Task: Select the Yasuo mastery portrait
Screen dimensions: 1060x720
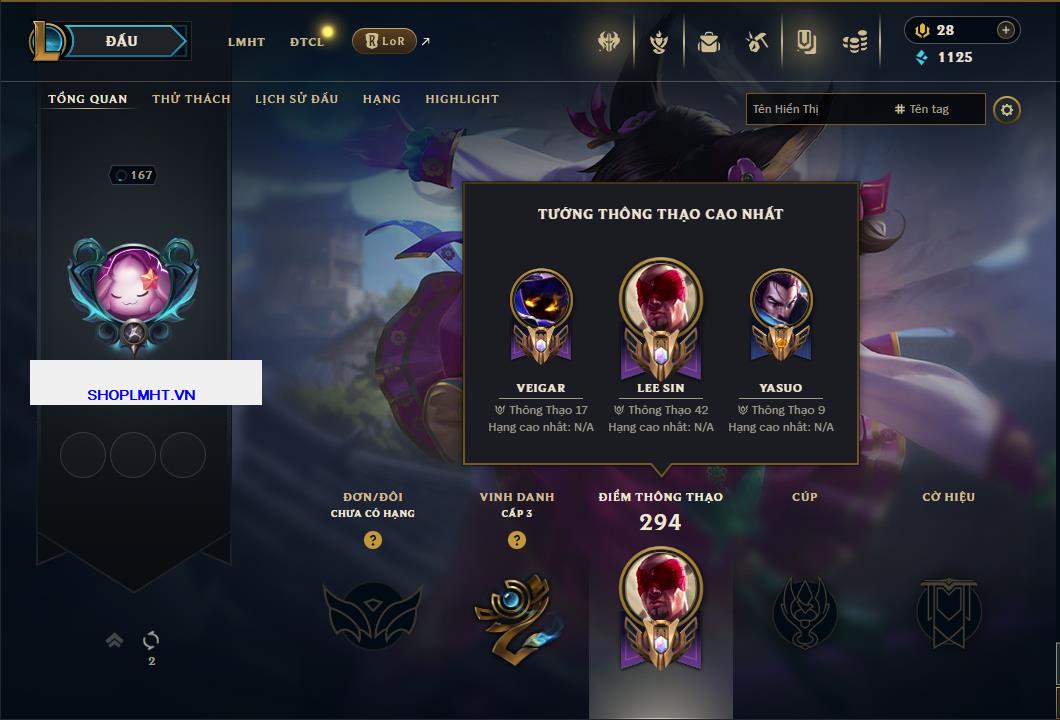Action: 781,302
